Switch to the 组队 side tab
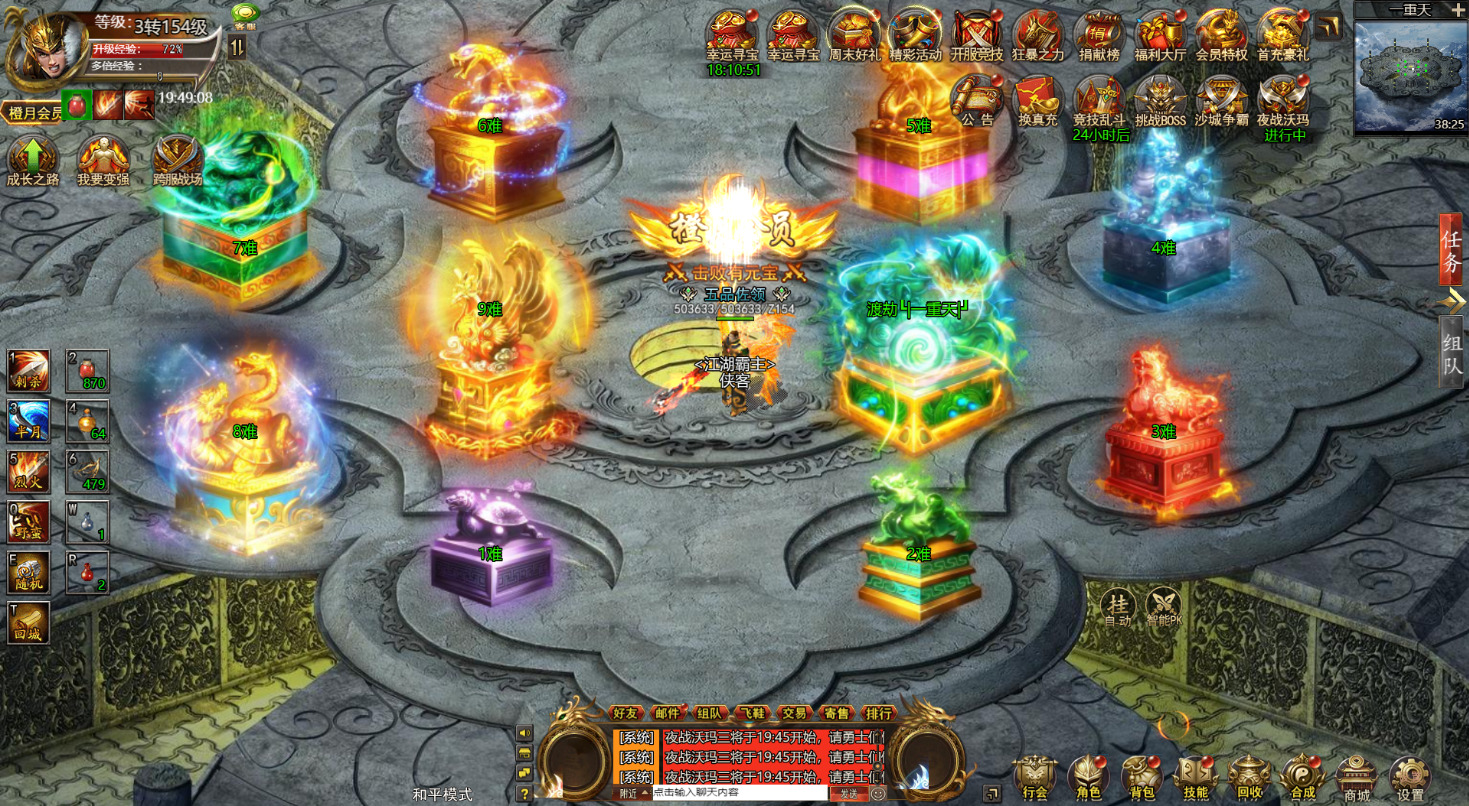 [x=1451, y=353]
